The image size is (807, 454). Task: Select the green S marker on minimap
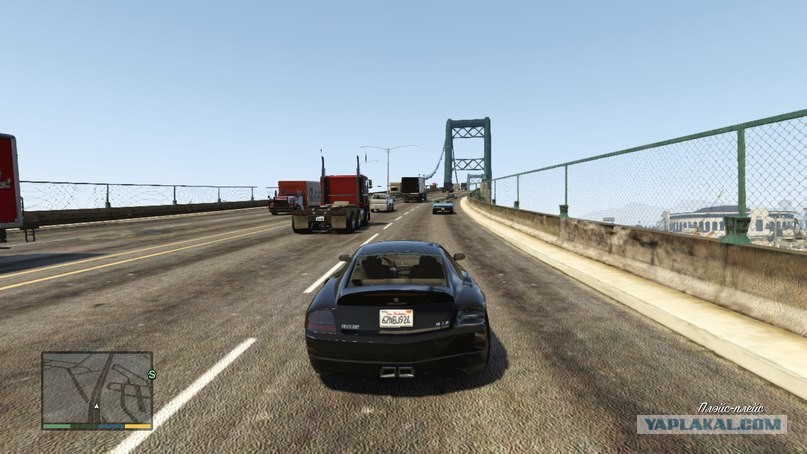pyautogui.click(x=152, y=375)
